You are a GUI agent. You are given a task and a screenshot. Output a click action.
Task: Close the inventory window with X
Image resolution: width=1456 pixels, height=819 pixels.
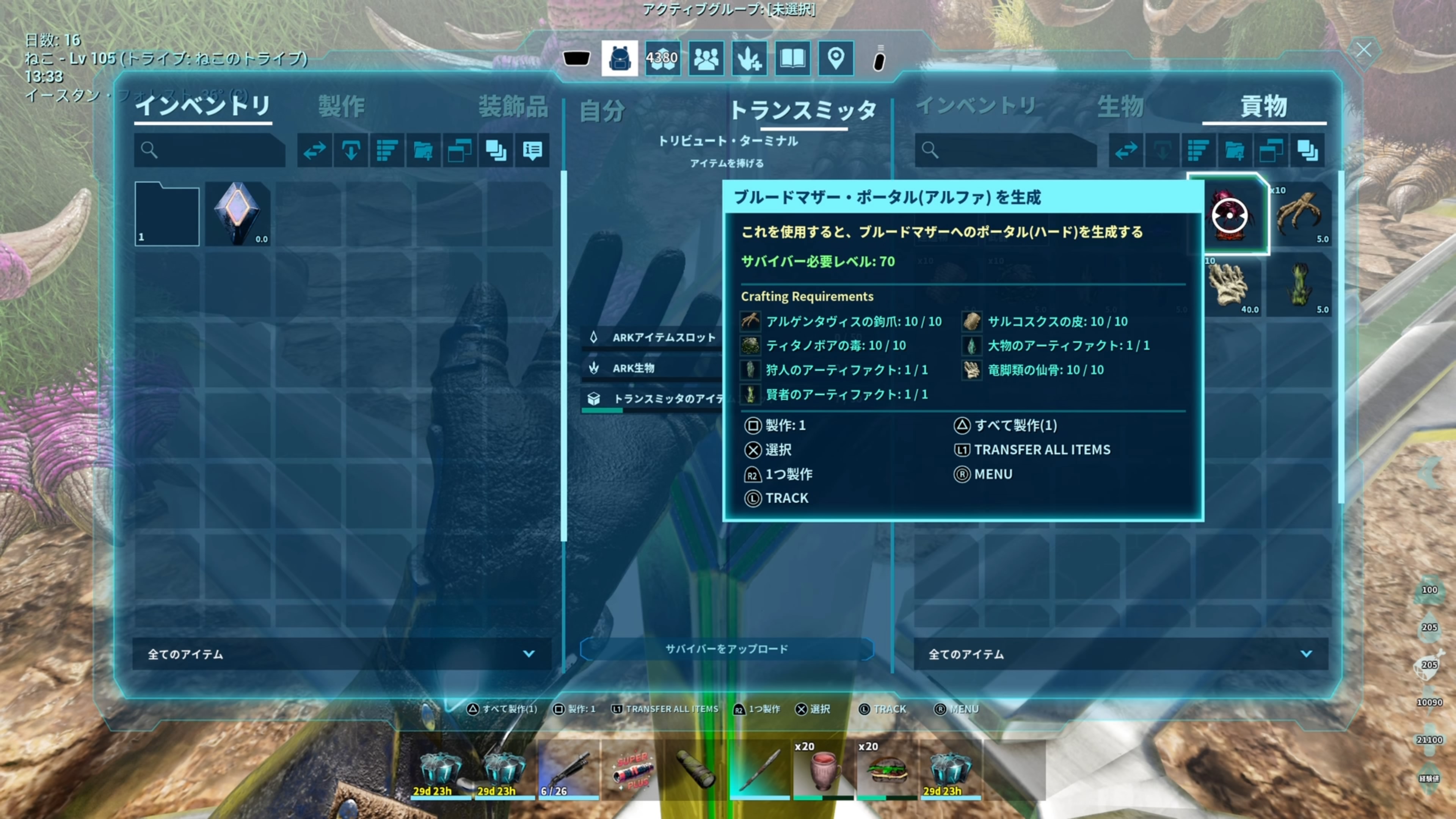tap(1363, 50)
